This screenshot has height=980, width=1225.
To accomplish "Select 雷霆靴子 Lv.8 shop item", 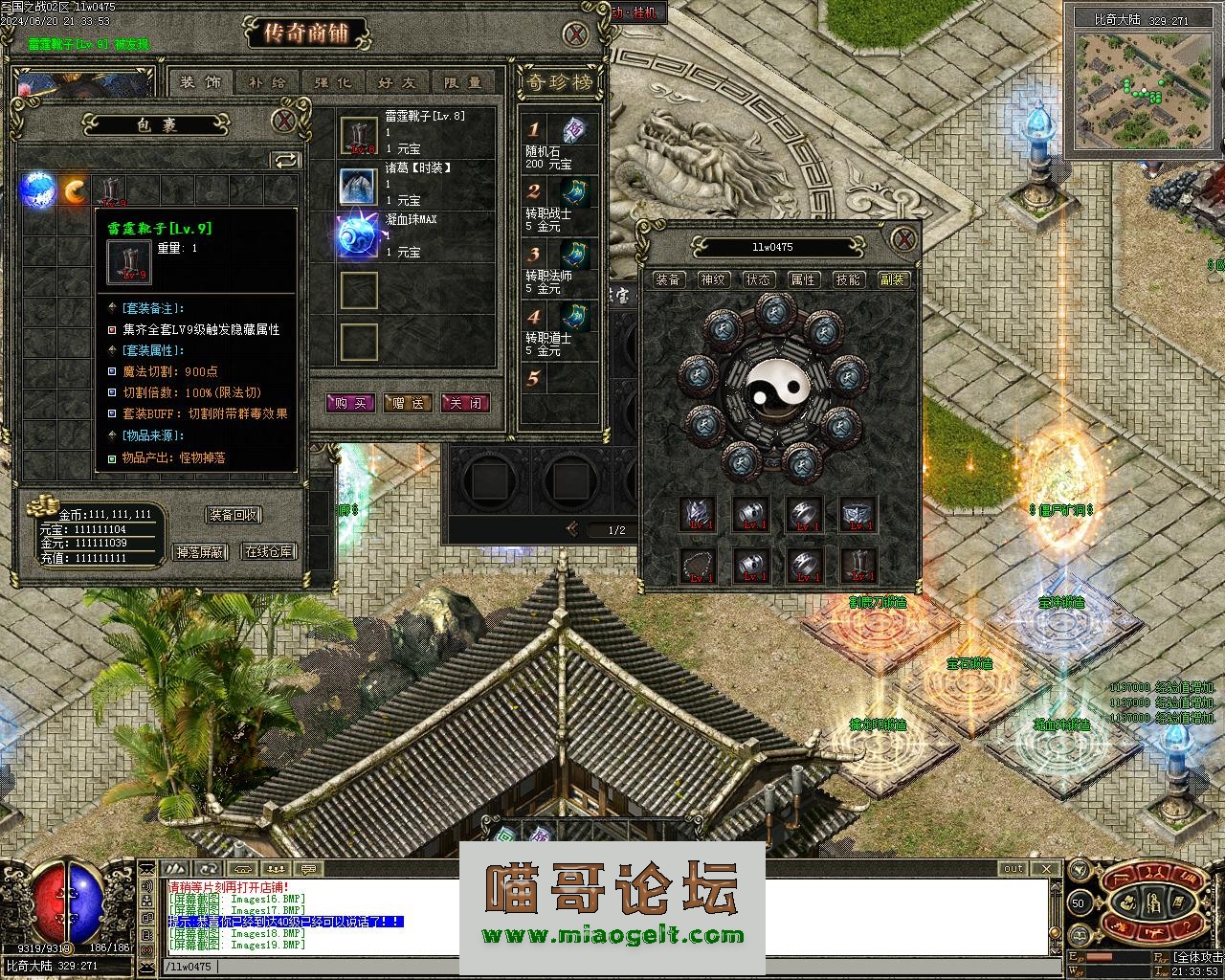I will pyautogui.click(x=359, y=135).
